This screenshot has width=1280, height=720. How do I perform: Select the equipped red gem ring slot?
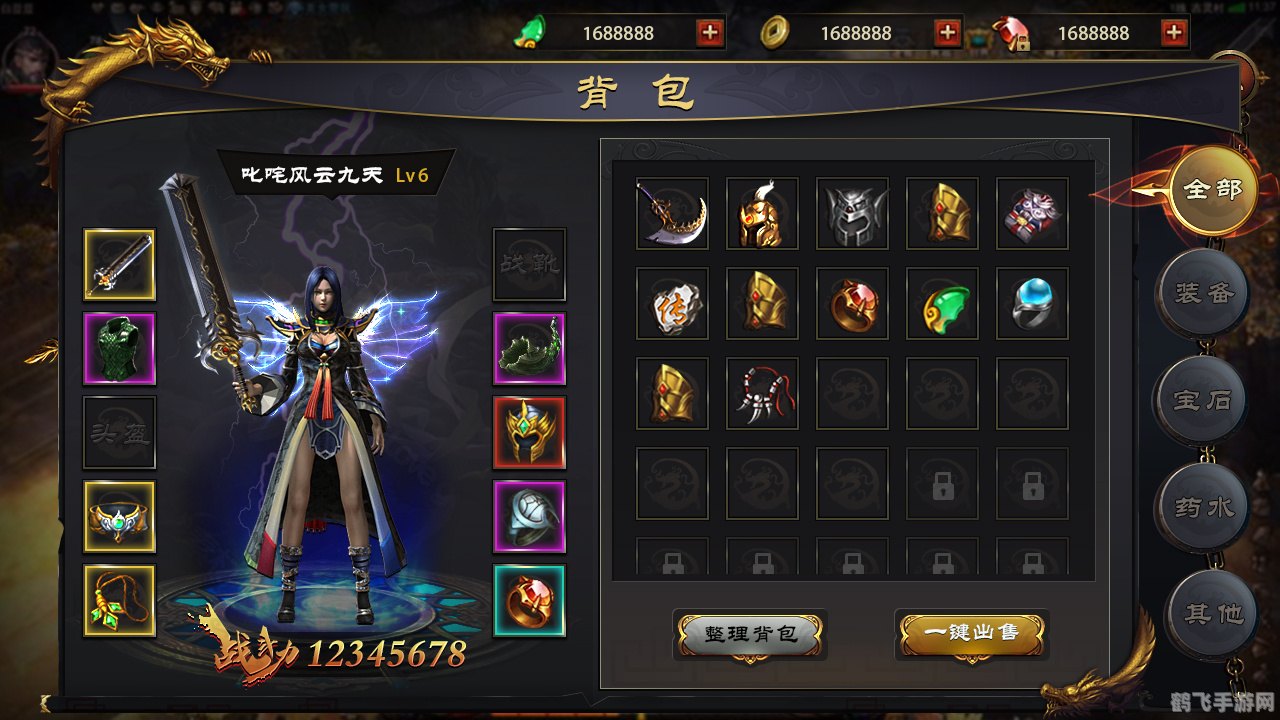click(529, 601)
